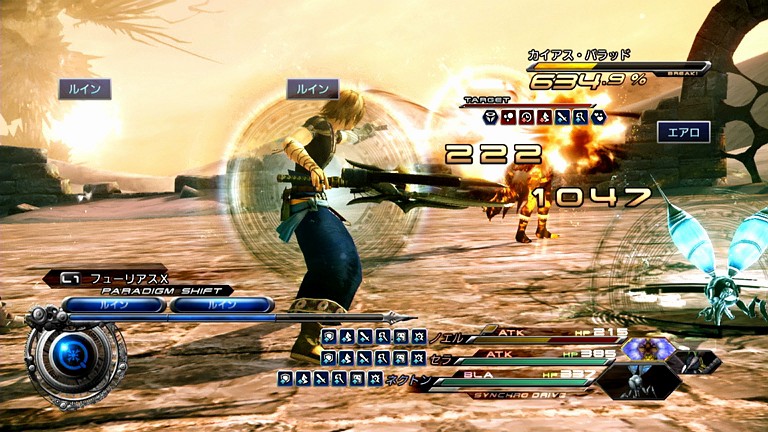Target the enemy name カイアス・バラッド
Screen dimensions: 768x432
click(x=579, y=55)
